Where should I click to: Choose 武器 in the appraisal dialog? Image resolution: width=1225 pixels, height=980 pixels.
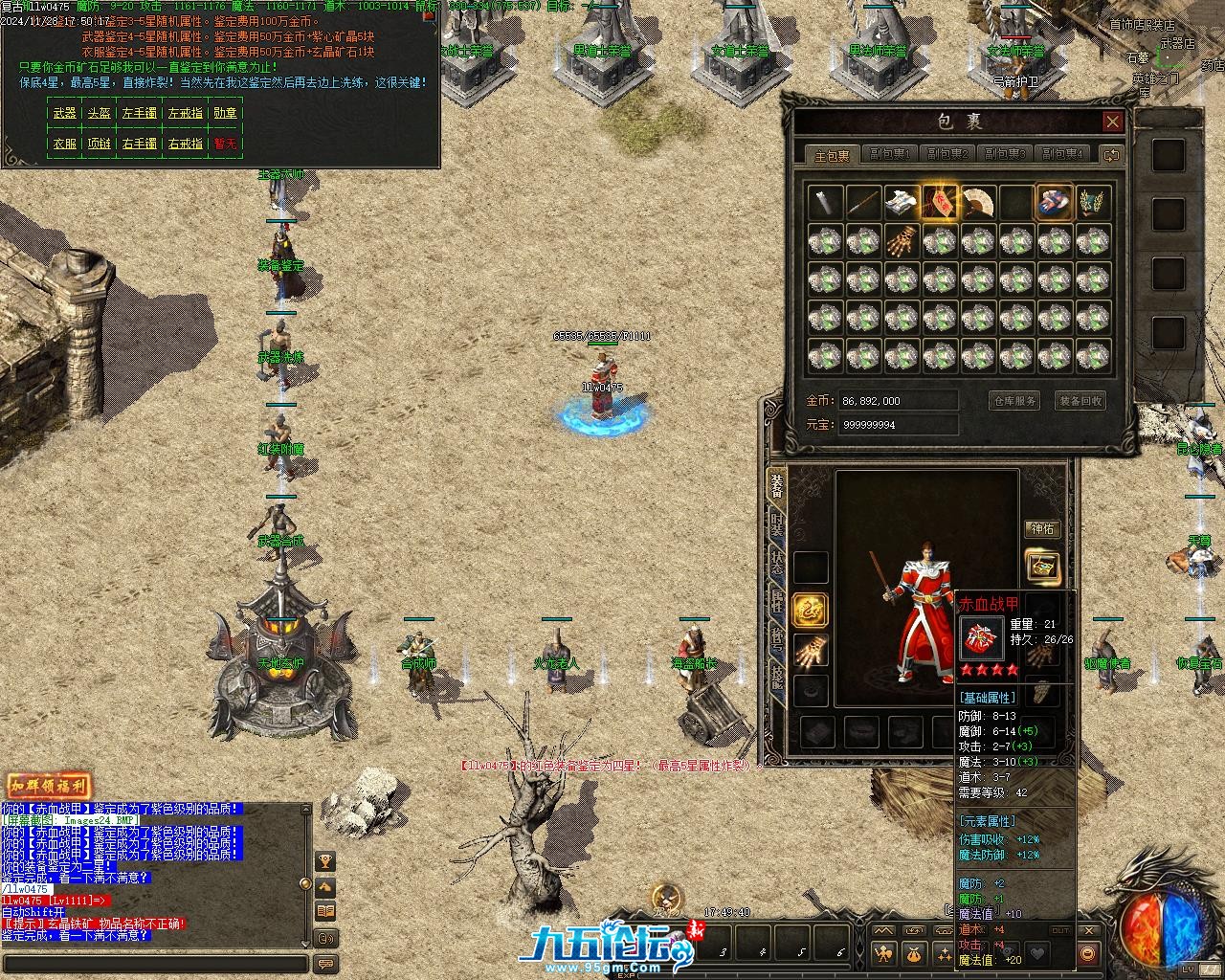65,113
